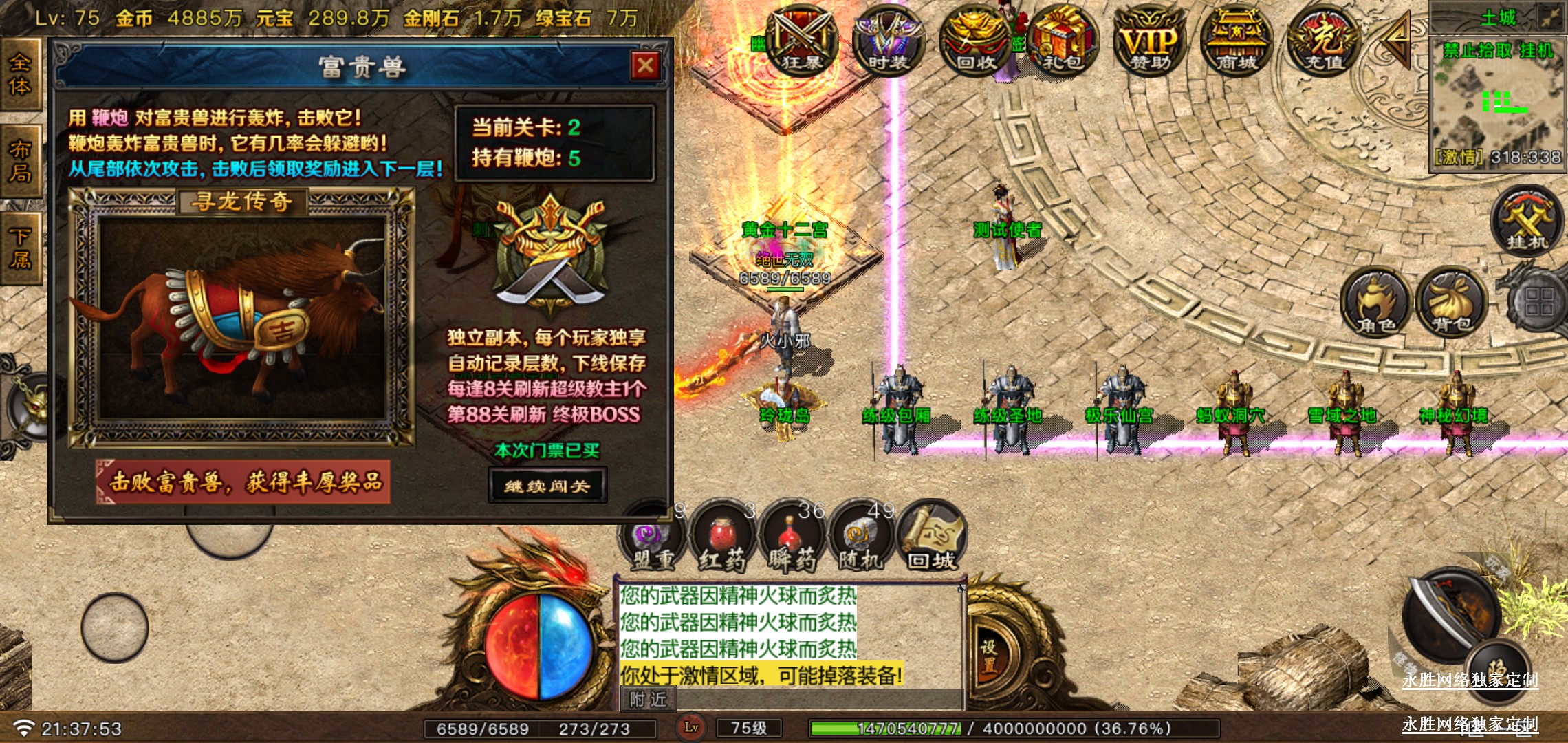Image resolution: width=1568 pixels, height=743 pixels.
Task: Select the 附近 nearby chat tab
Action: [x=648, y=699]
